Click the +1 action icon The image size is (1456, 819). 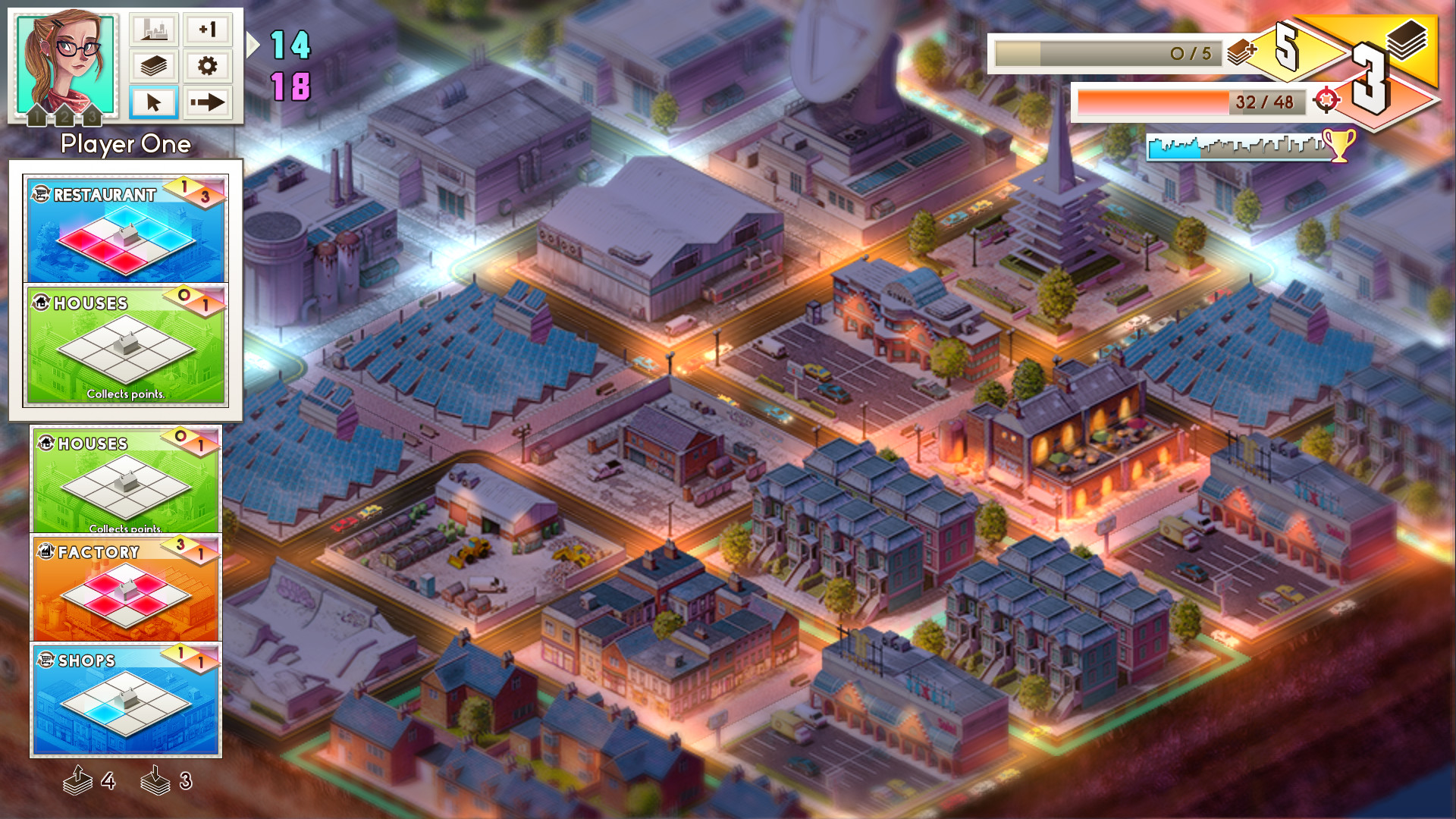[x=208, y=30]
